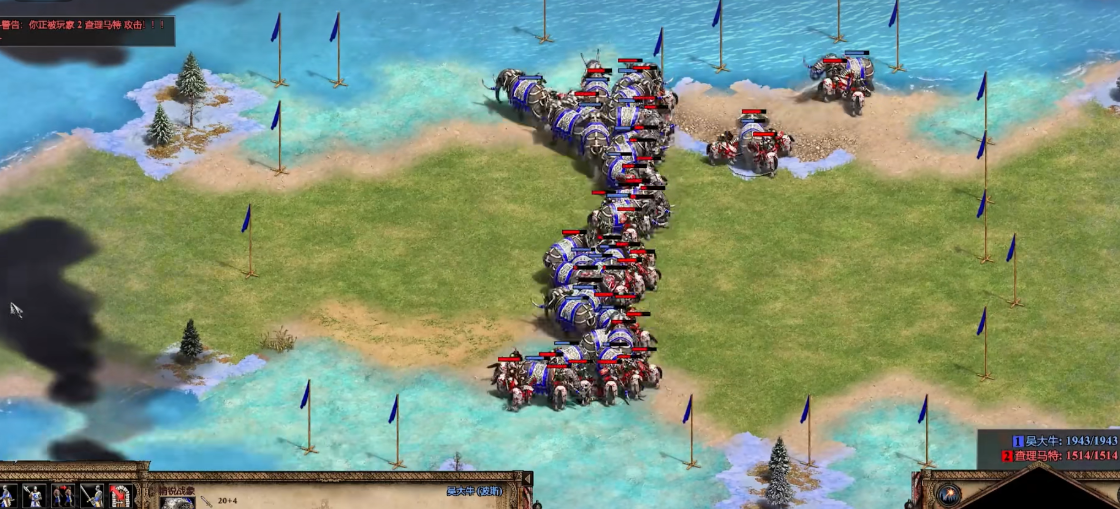Click the elite war elephant unit portrait
This screenshot has height=509, width=1120.
(177, 502)
